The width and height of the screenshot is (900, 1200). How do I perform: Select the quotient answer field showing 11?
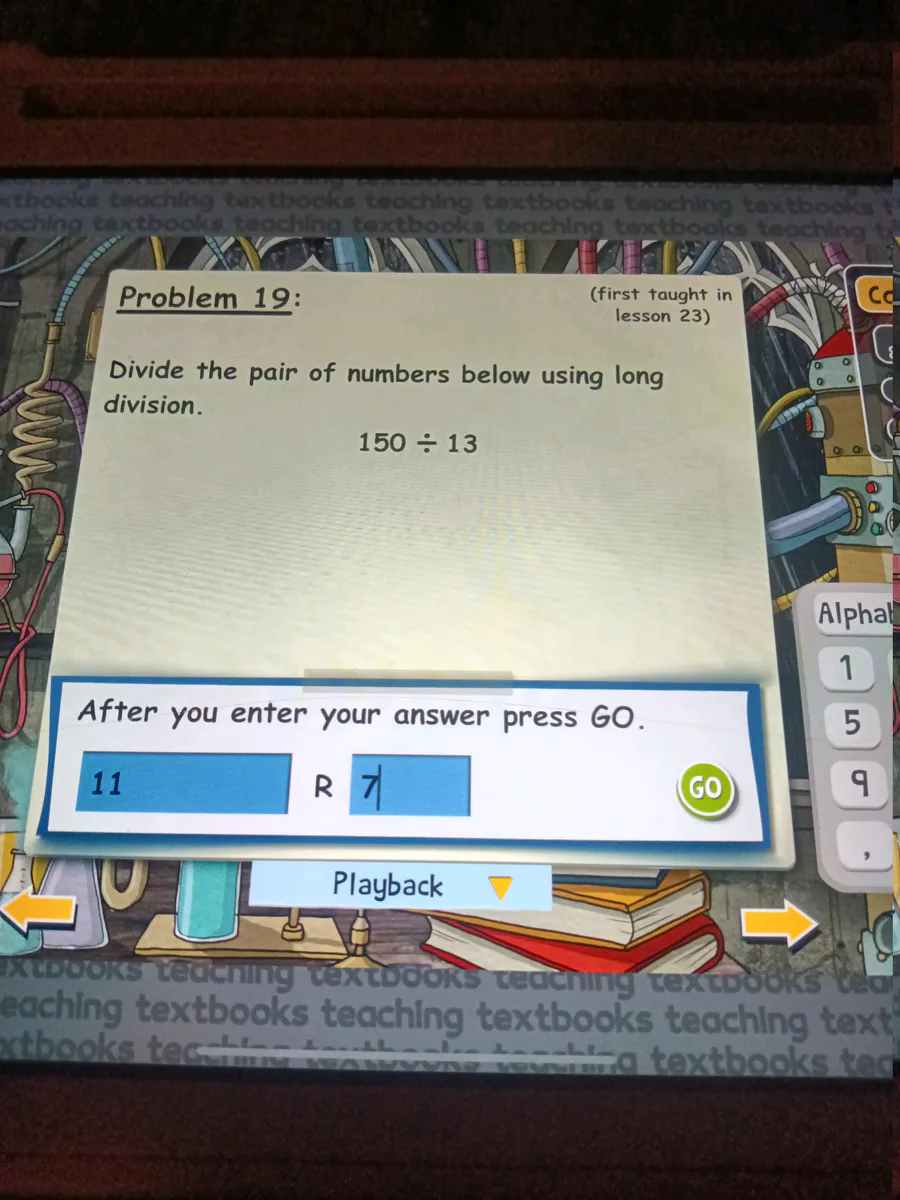click(184, 783)
